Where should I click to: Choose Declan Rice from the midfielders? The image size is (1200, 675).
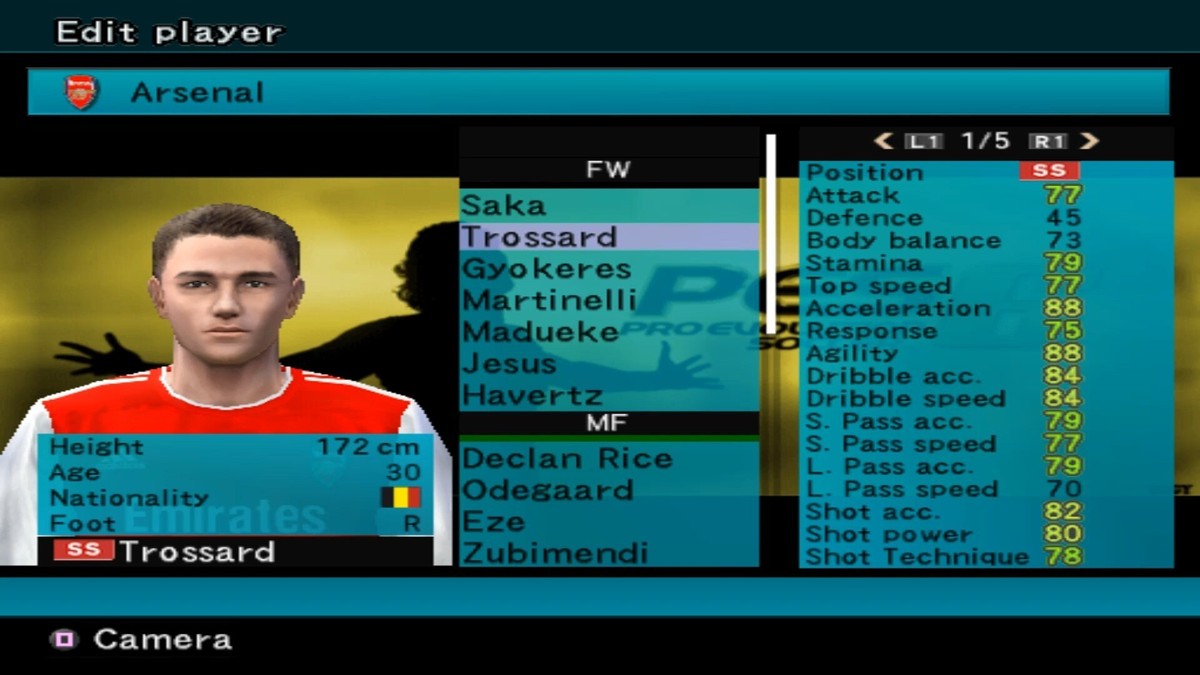point(567,458)
